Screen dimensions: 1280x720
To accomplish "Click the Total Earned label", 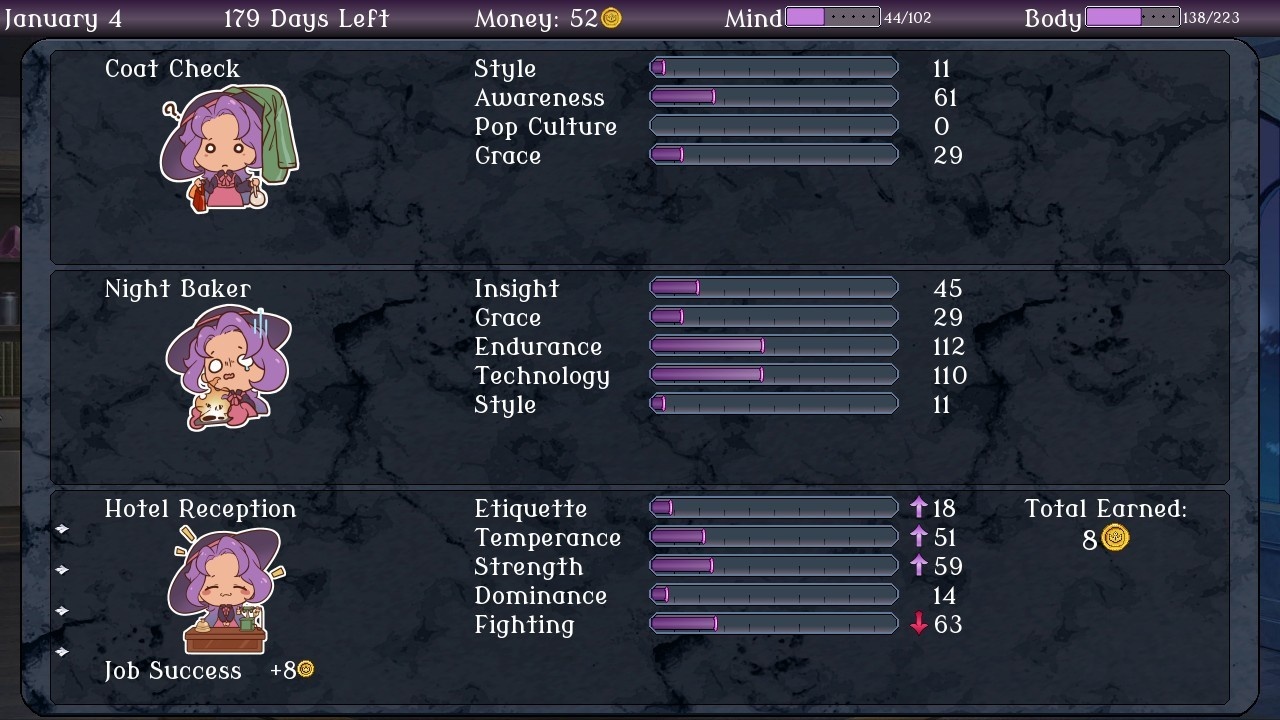I will point(1105,508).
